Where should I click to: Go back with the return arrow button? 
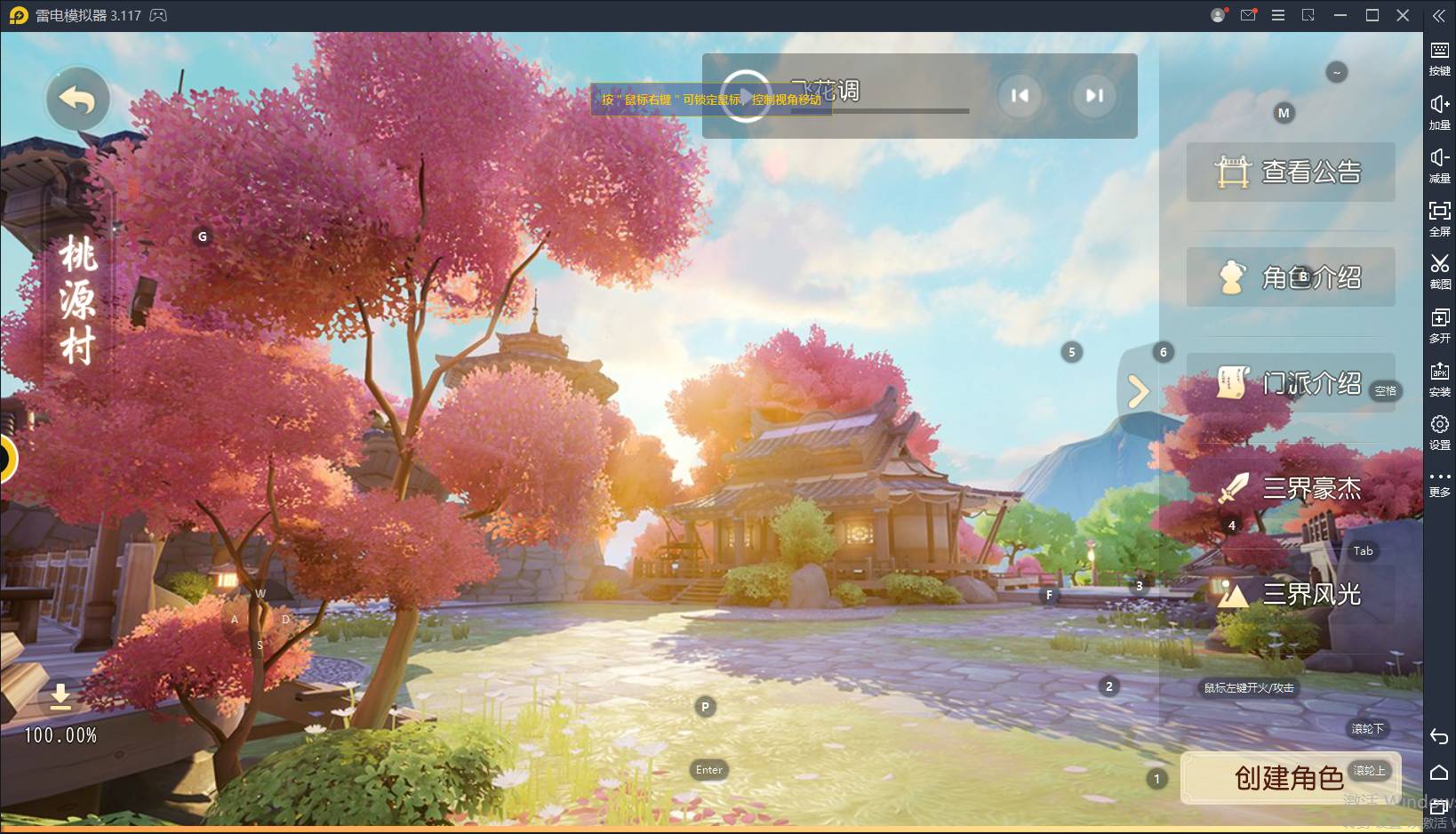click(x=78, y=100)
